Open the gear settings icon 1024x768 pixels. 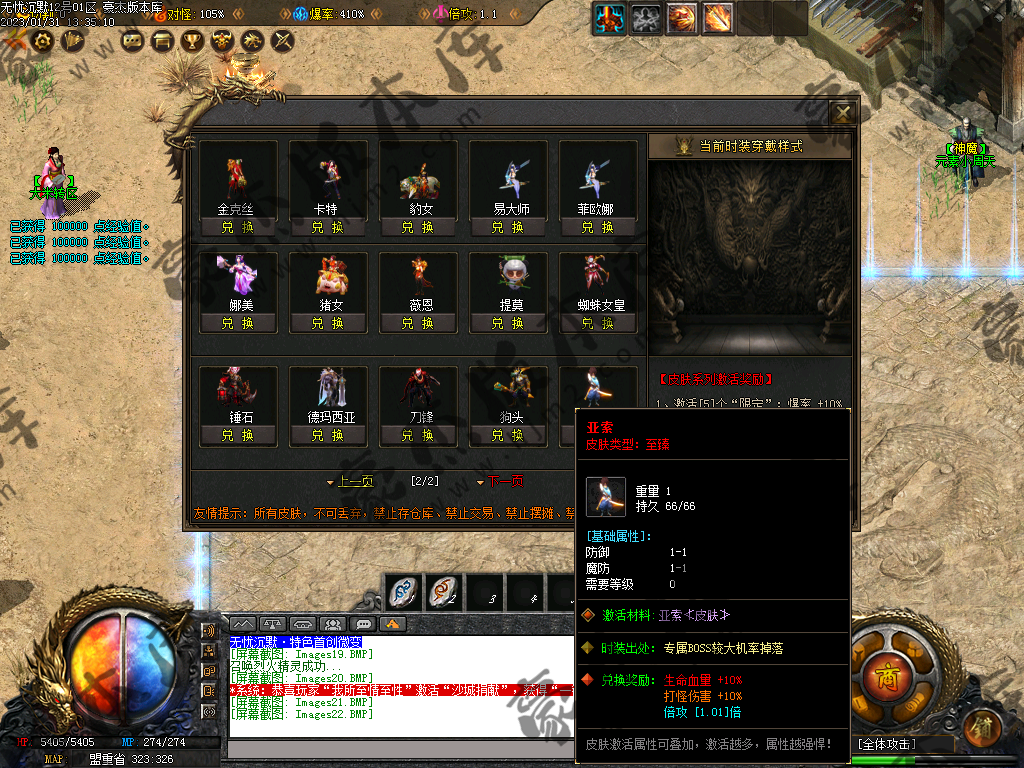[43, 41]
